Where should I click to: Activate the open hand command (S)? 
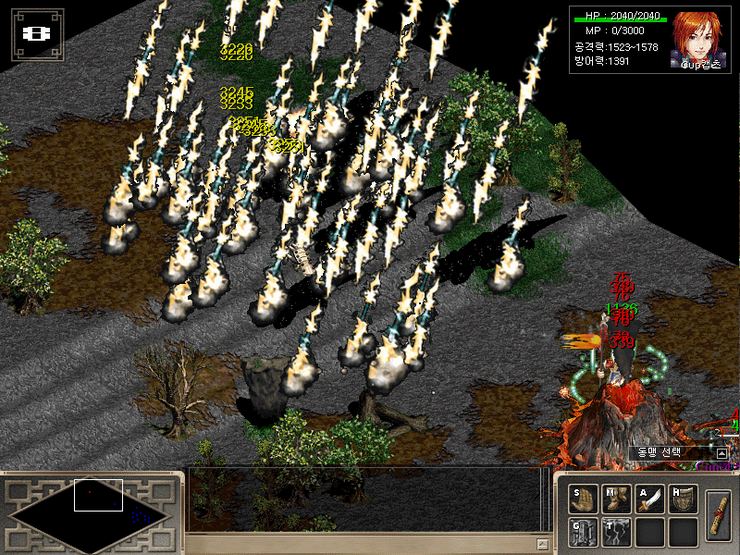click(x=584, y=500)
